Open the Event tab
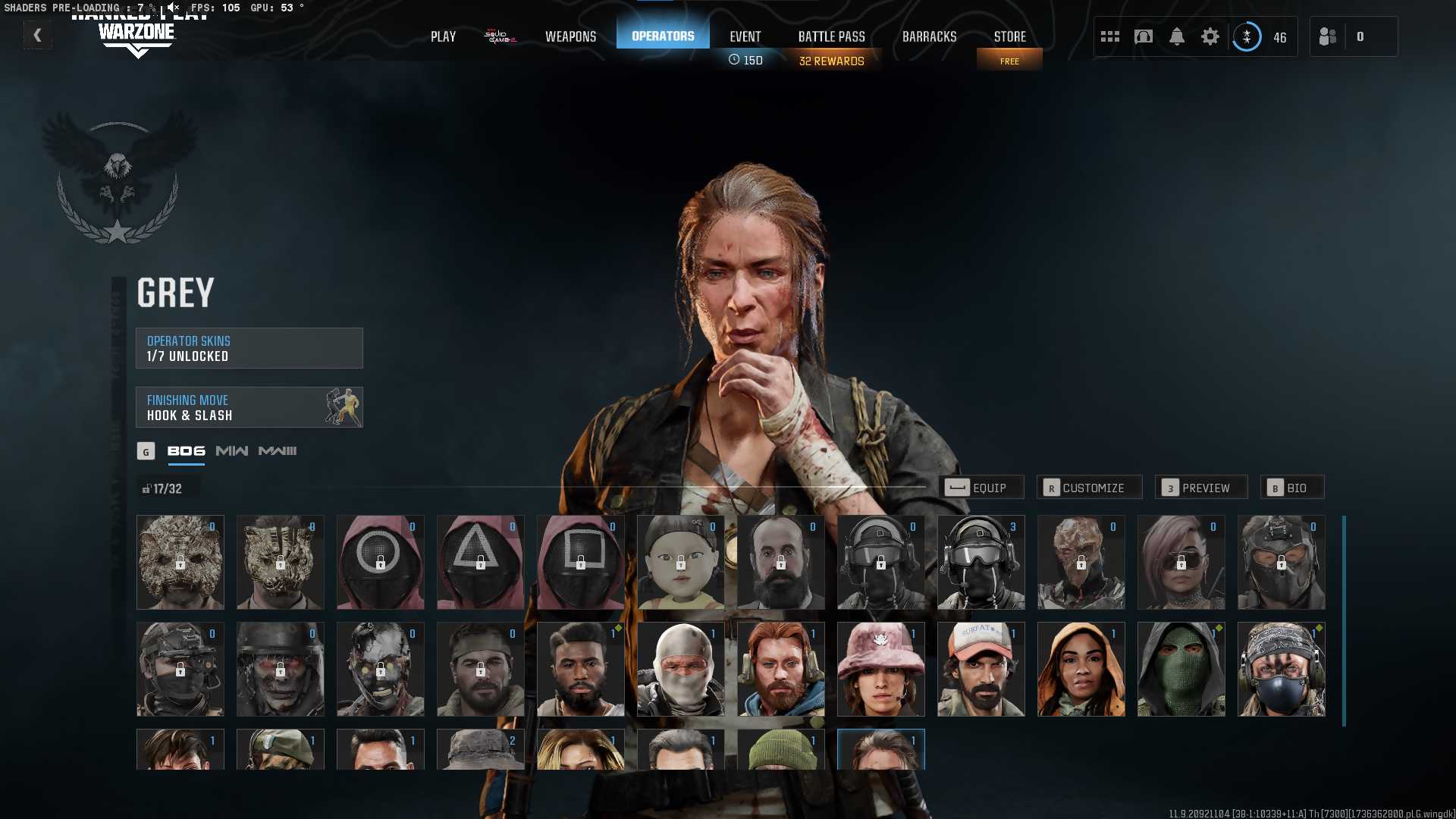This screenshot has height=819, width=1456. tap(745, 36)
